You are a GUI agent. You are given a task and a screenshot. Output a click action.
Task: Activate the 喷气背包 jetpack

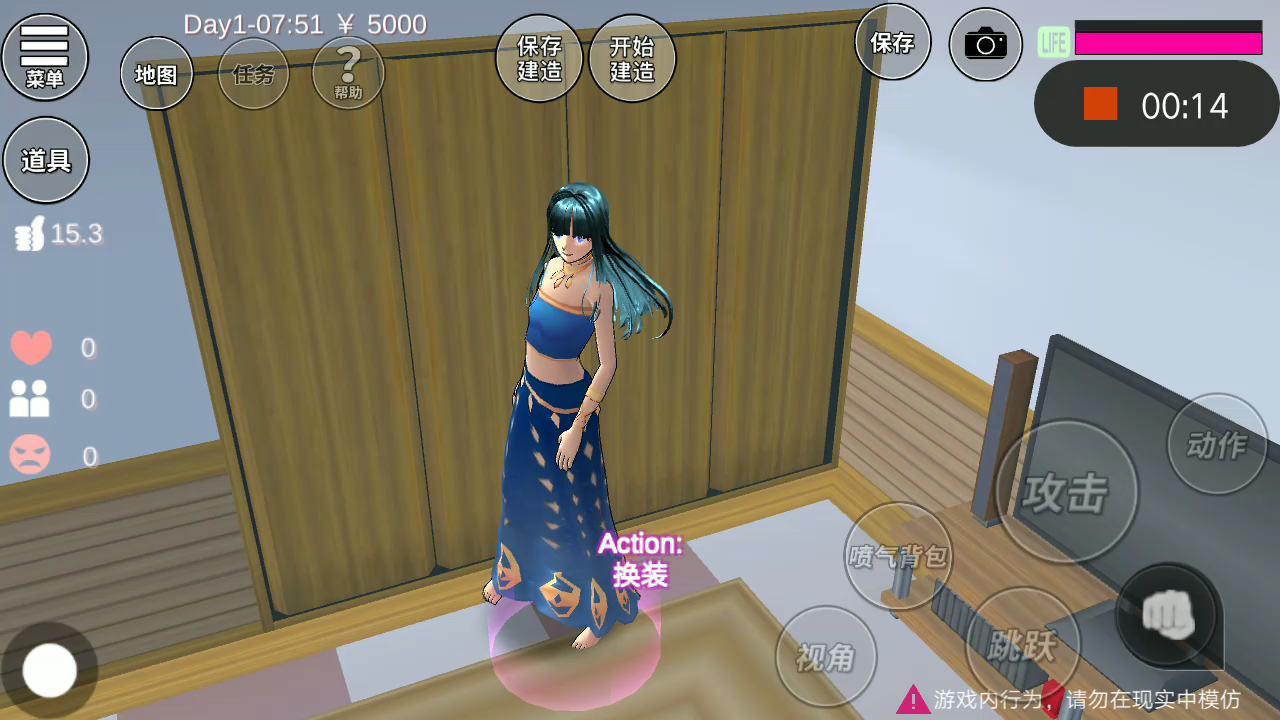(x=898, y=556)
